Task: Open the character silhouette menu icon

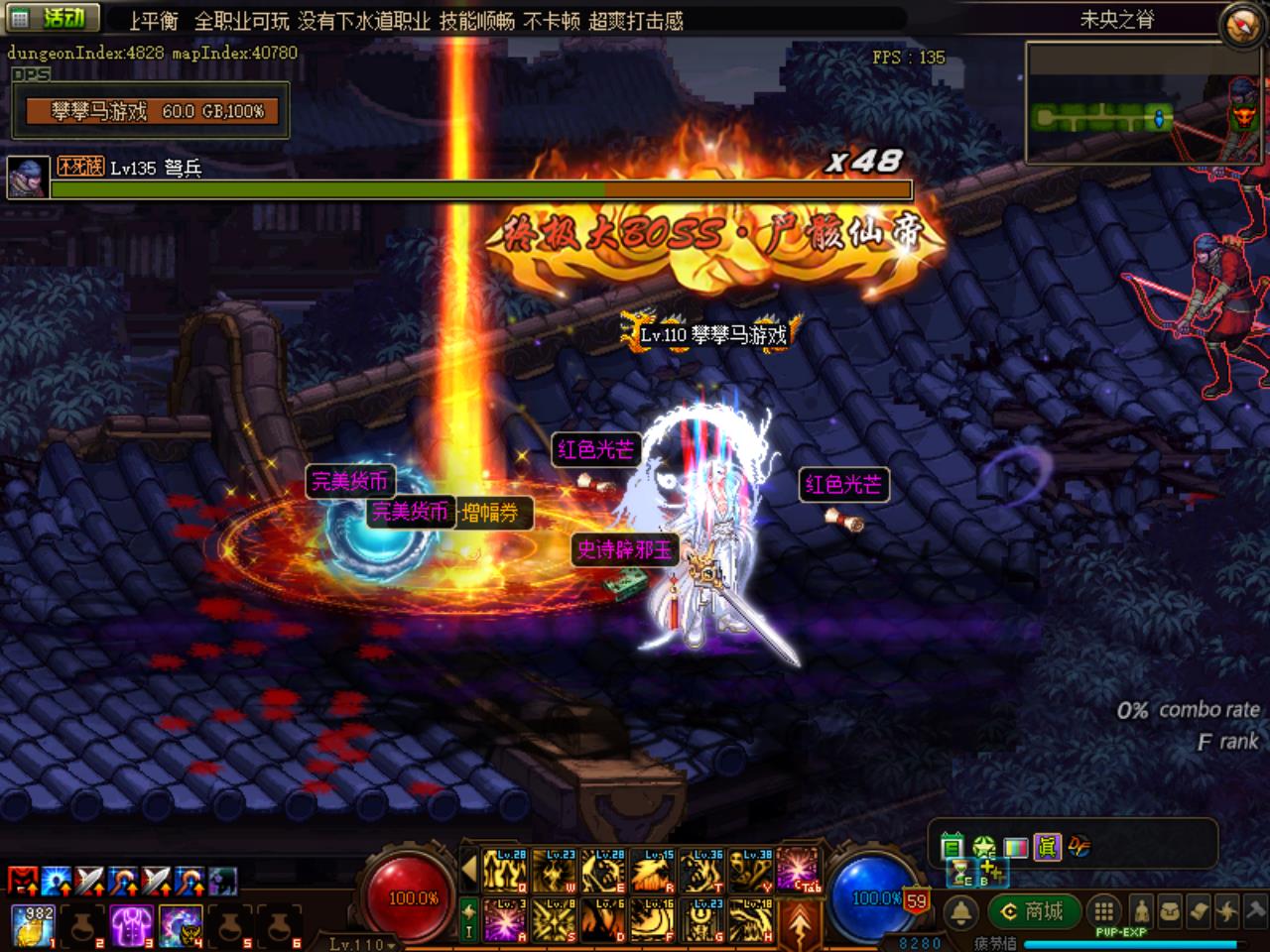Action: click(x=1143, y=911)
